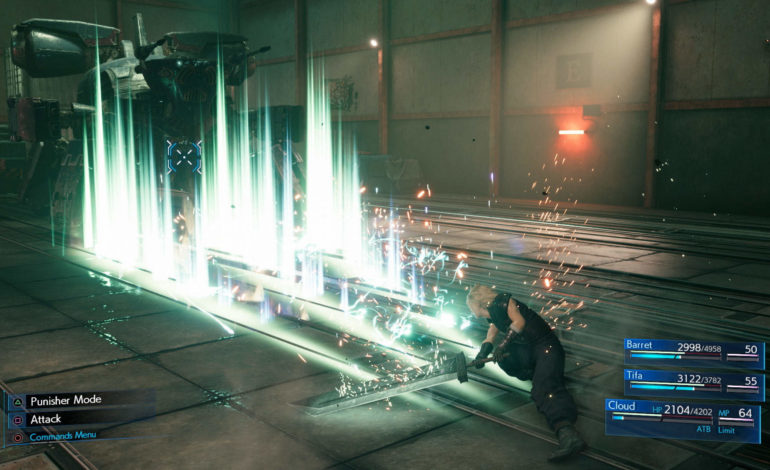Image resolution: width=770 pixels, height=470 pixels.
Task: Switch to Tifa's party row
Action: [693, 383]
